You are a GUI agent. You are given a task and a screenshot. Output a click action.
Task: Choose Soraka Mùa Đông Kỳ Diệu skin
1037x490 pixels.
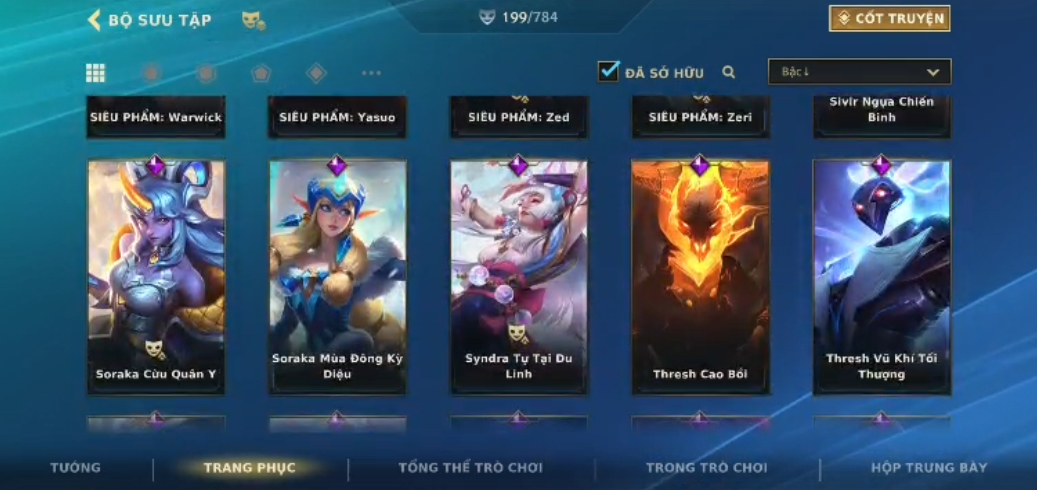[x=337, y=276]
